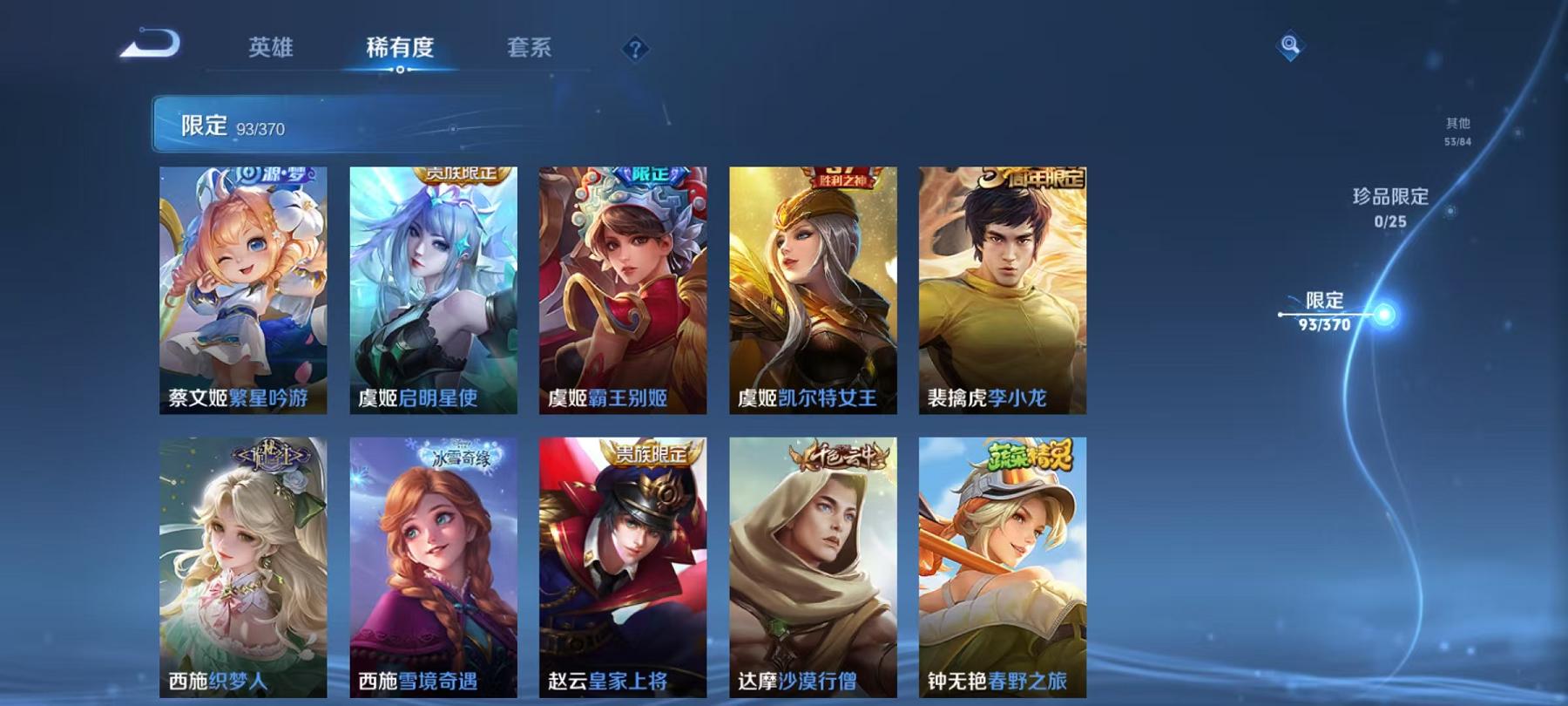Image resolution: width=1568 pixels, height=706 pixels.
Task: Open the 蔡文姬繁星吟游 skin
Action: pos(242,288)
